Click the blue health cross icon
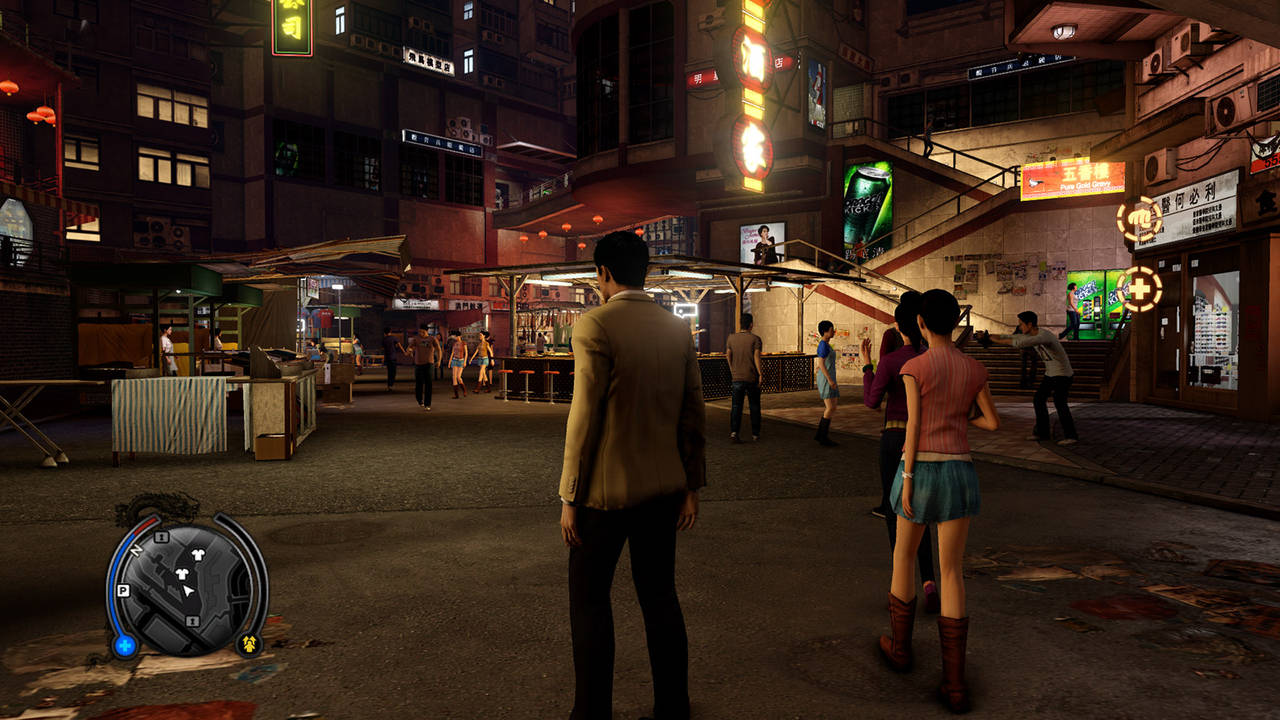 point(124,645)
